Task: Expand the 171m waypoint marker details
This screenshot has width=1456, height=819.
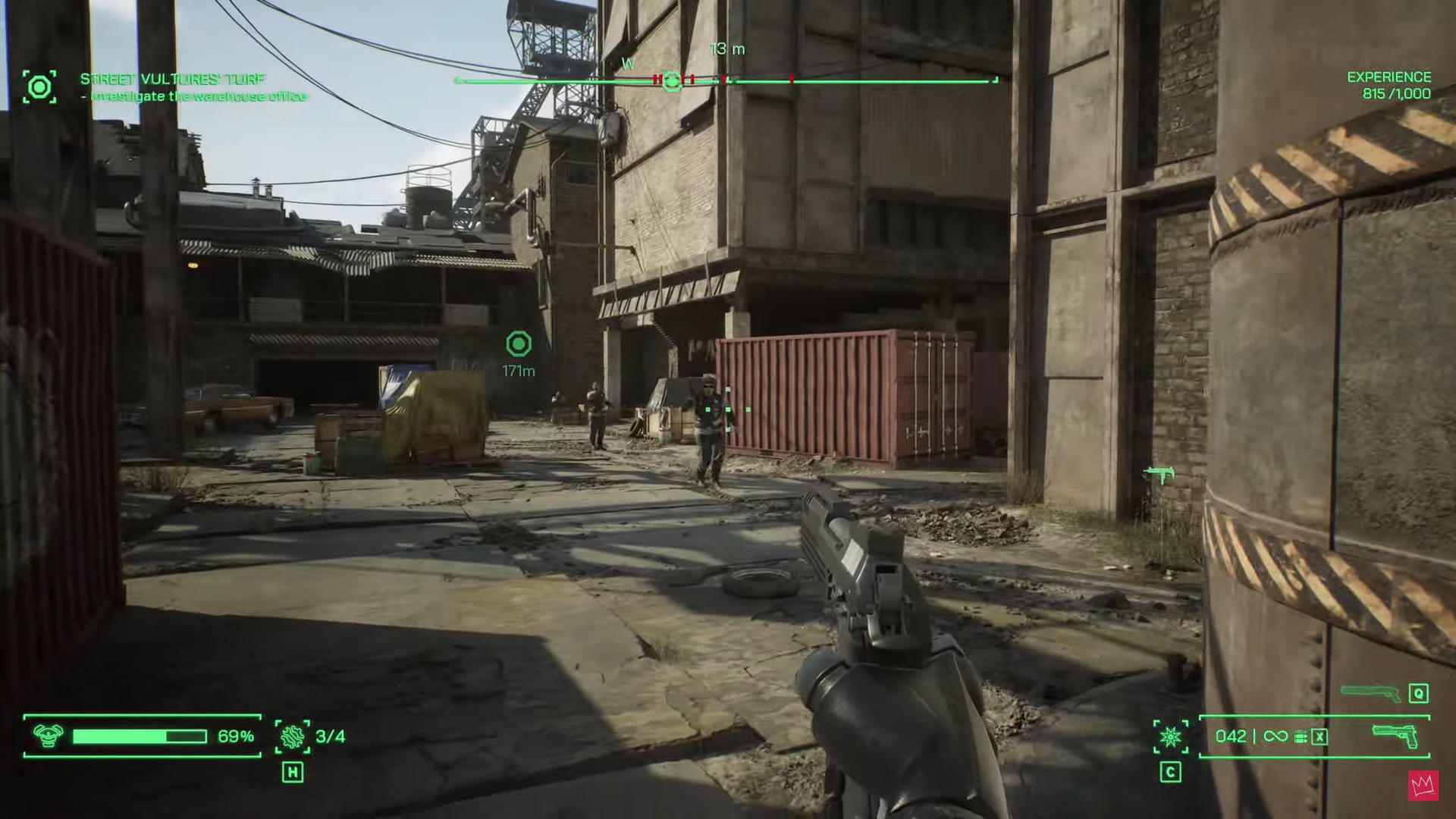Action: pyautogui.click(x=520, y=347)
